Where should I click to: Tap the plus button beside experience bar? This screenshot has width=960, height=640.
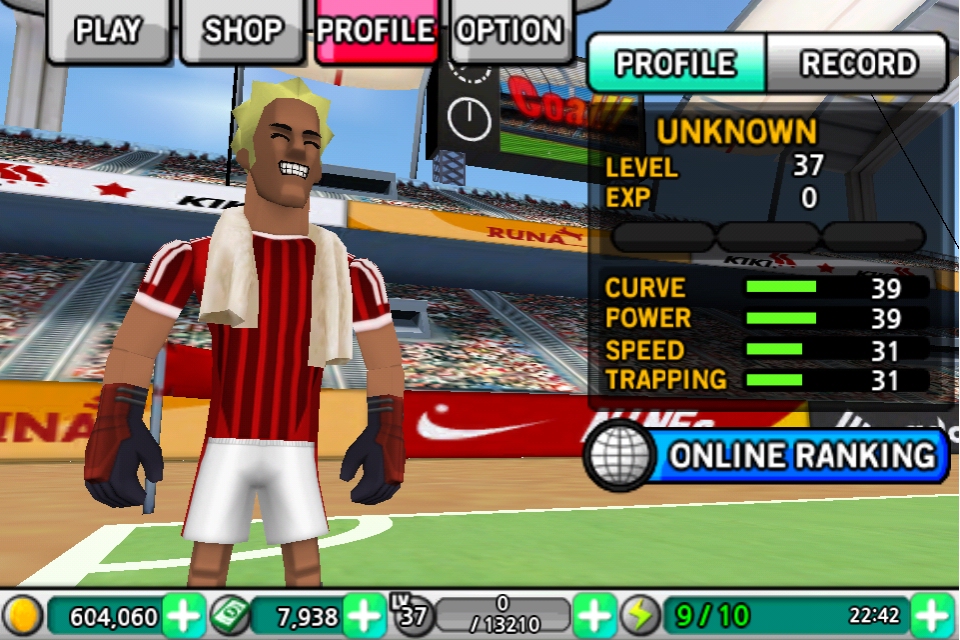[594, 614]
